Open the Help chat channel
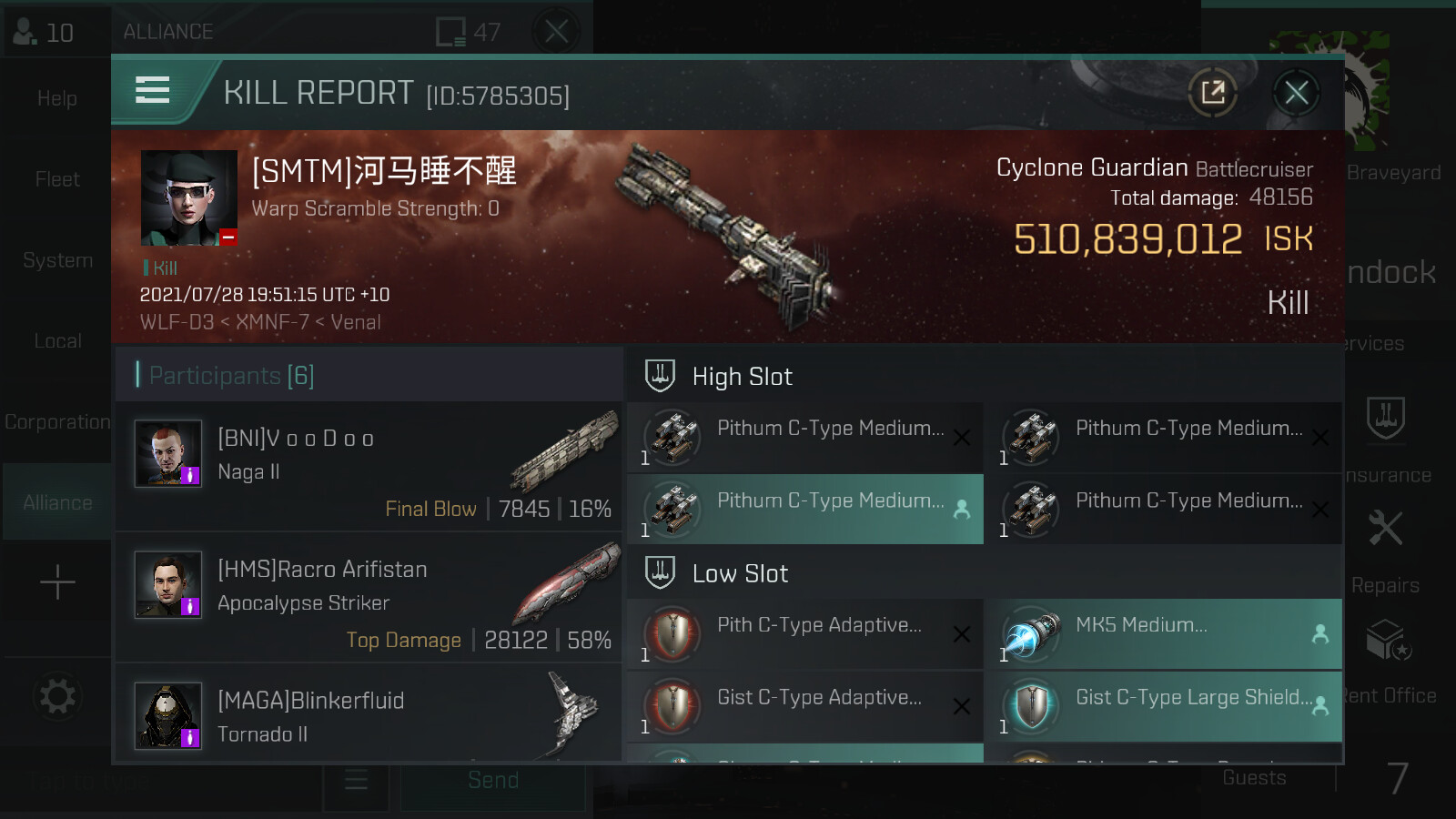Image resolution: width=1456 pixels, height=819 pixels. (57, 98)
